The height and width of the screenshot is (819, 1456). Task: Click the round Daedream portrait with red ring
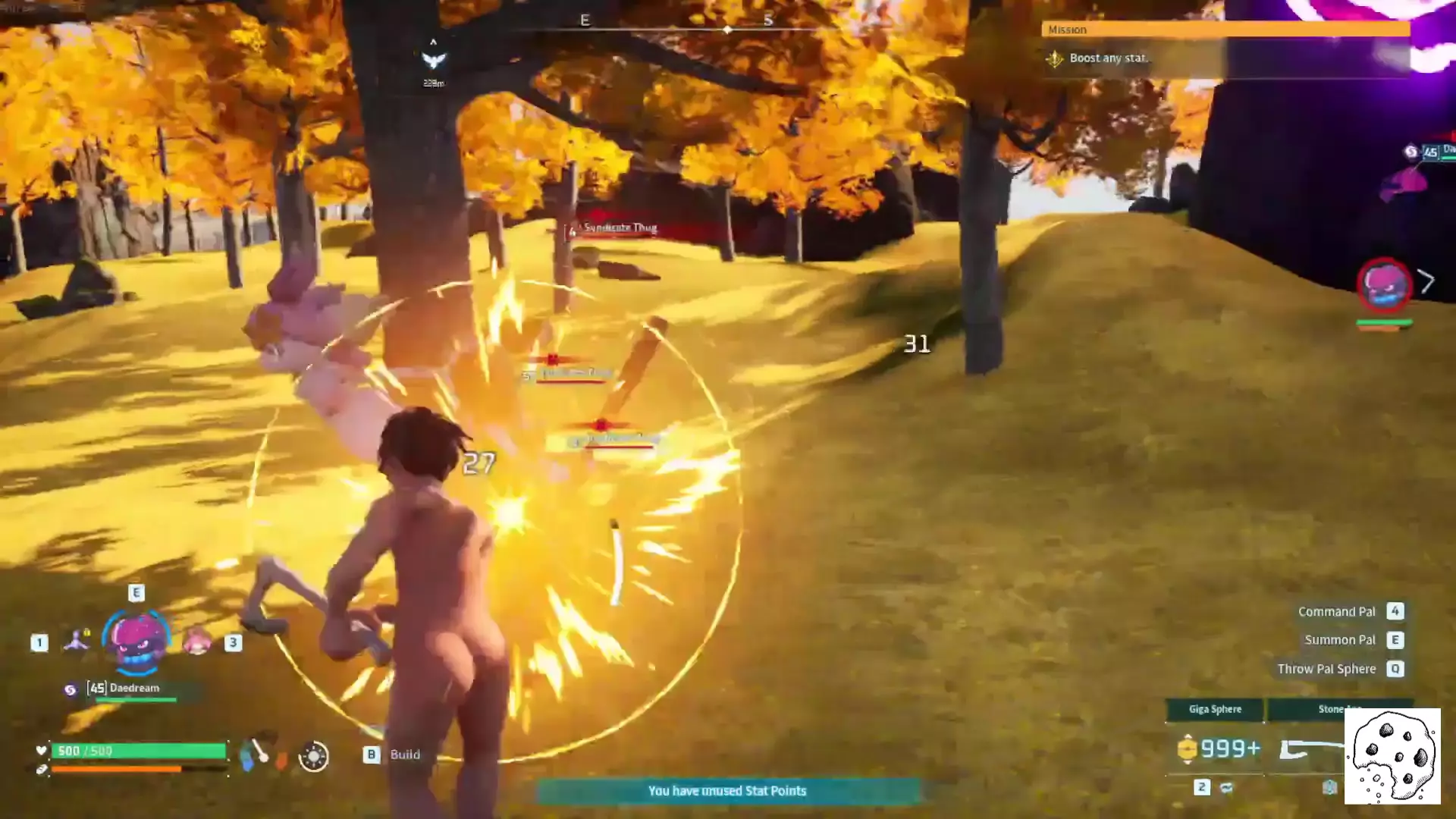[1384, 285]
